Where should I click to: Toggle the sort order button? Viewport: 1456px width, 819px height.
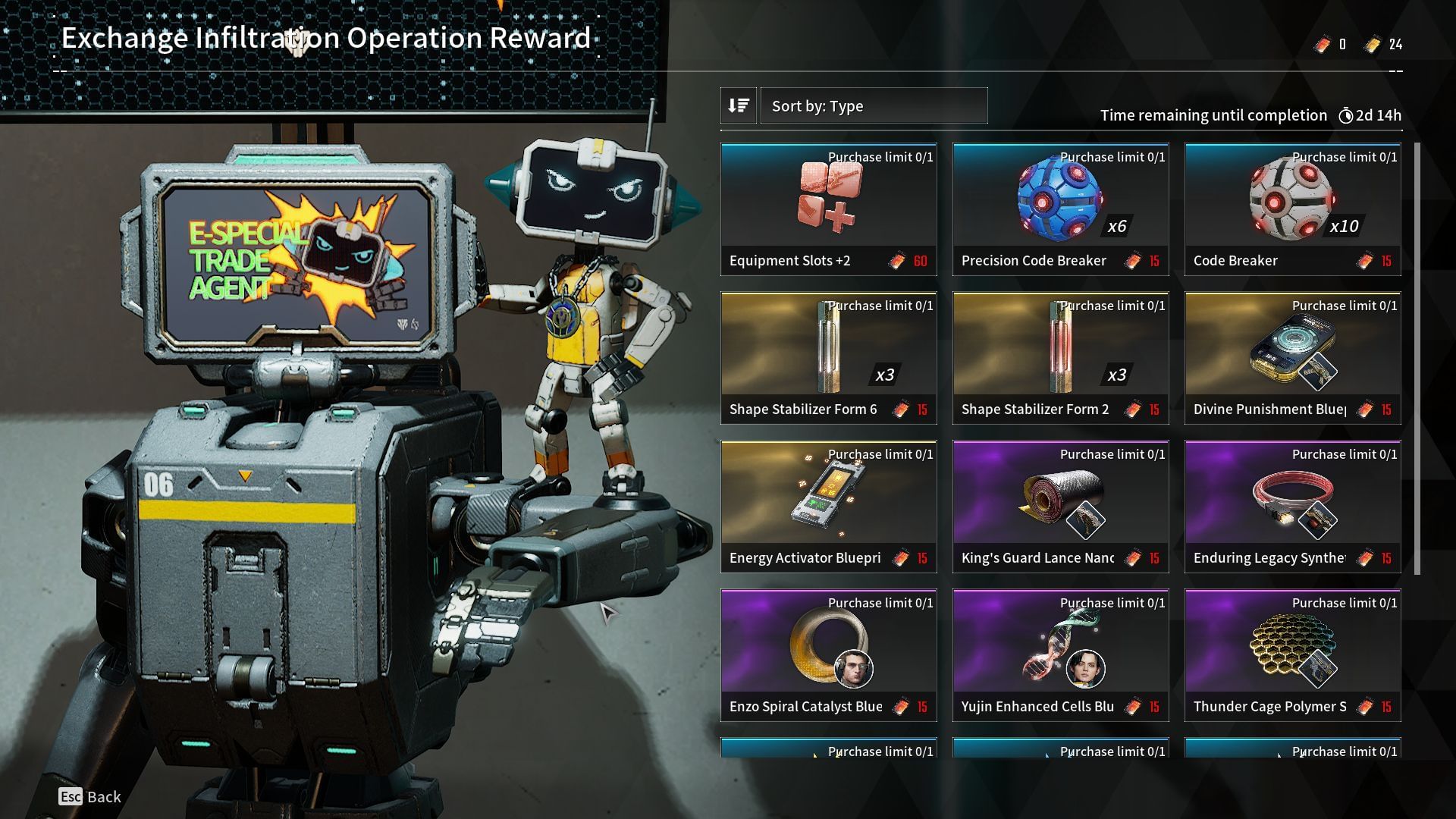pyautogui.click(x=739, y=106)
